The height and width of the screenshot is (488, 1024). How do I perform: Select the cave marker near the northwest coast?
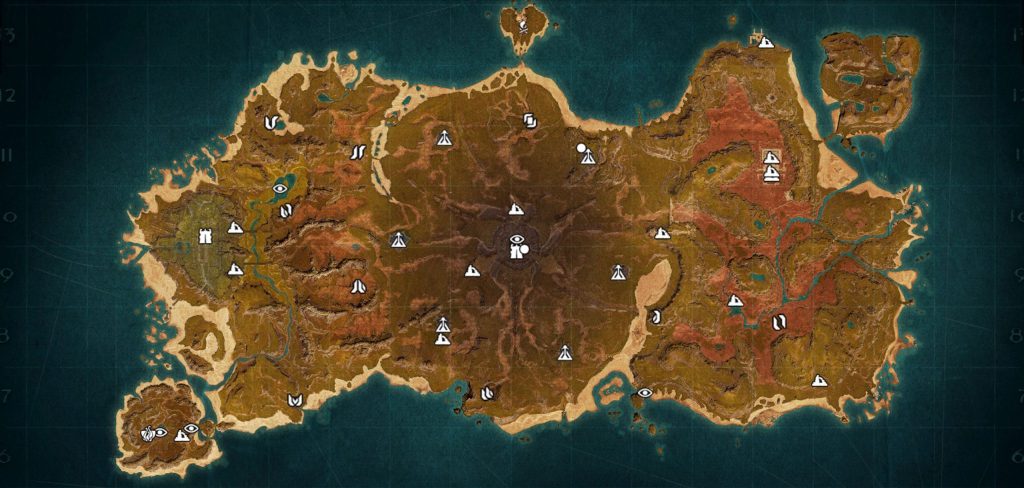pyautogui.click(x=271, y=122)
